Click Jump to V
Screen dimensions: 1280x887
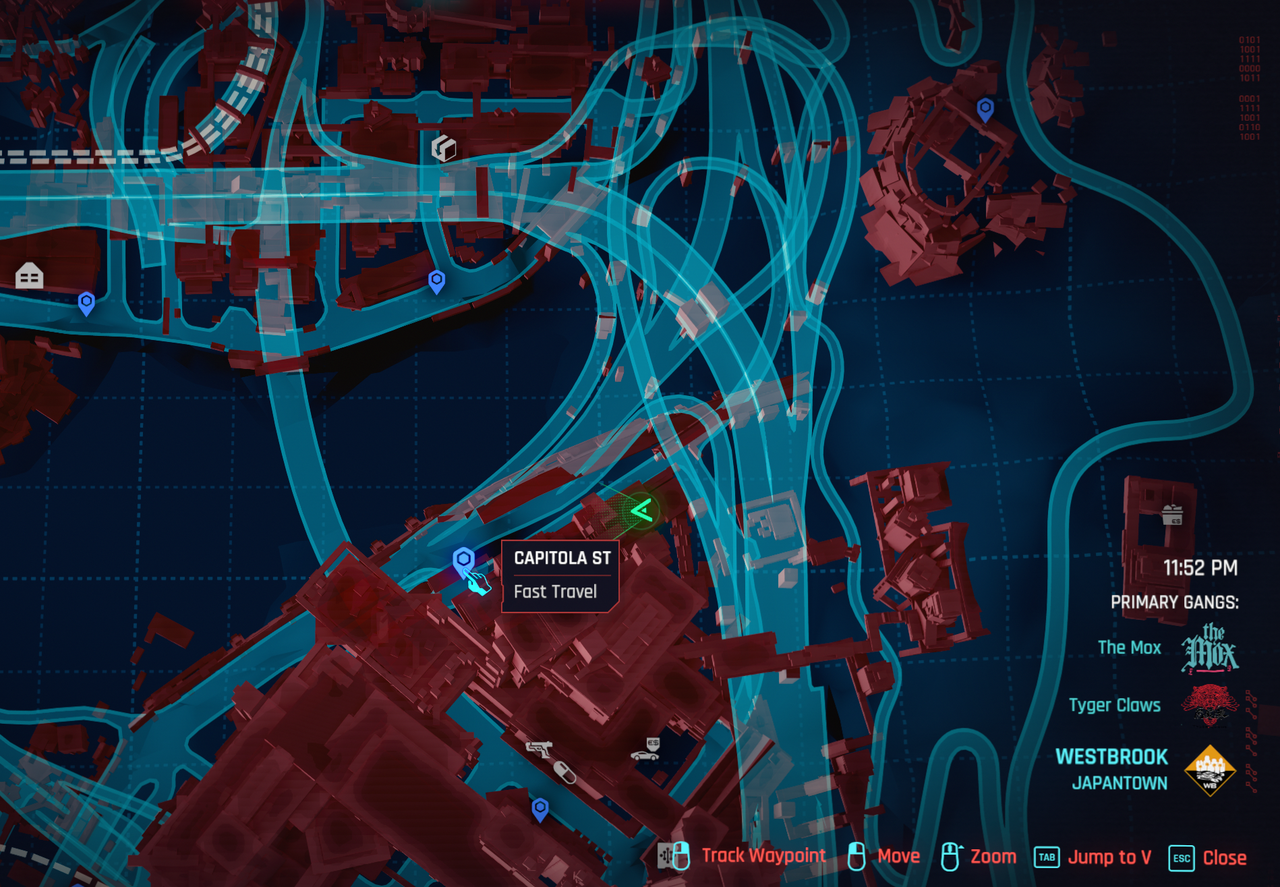pyautogui.click(x=1109, y=857)
